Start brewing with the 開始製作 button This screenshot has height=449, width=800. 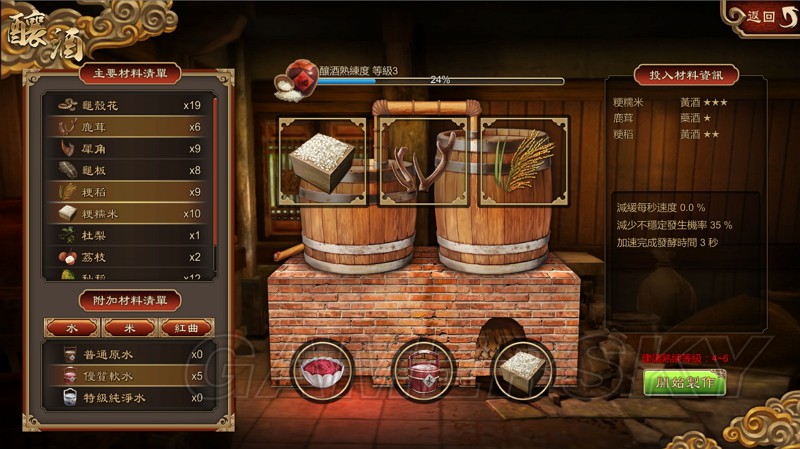(685, 382)
